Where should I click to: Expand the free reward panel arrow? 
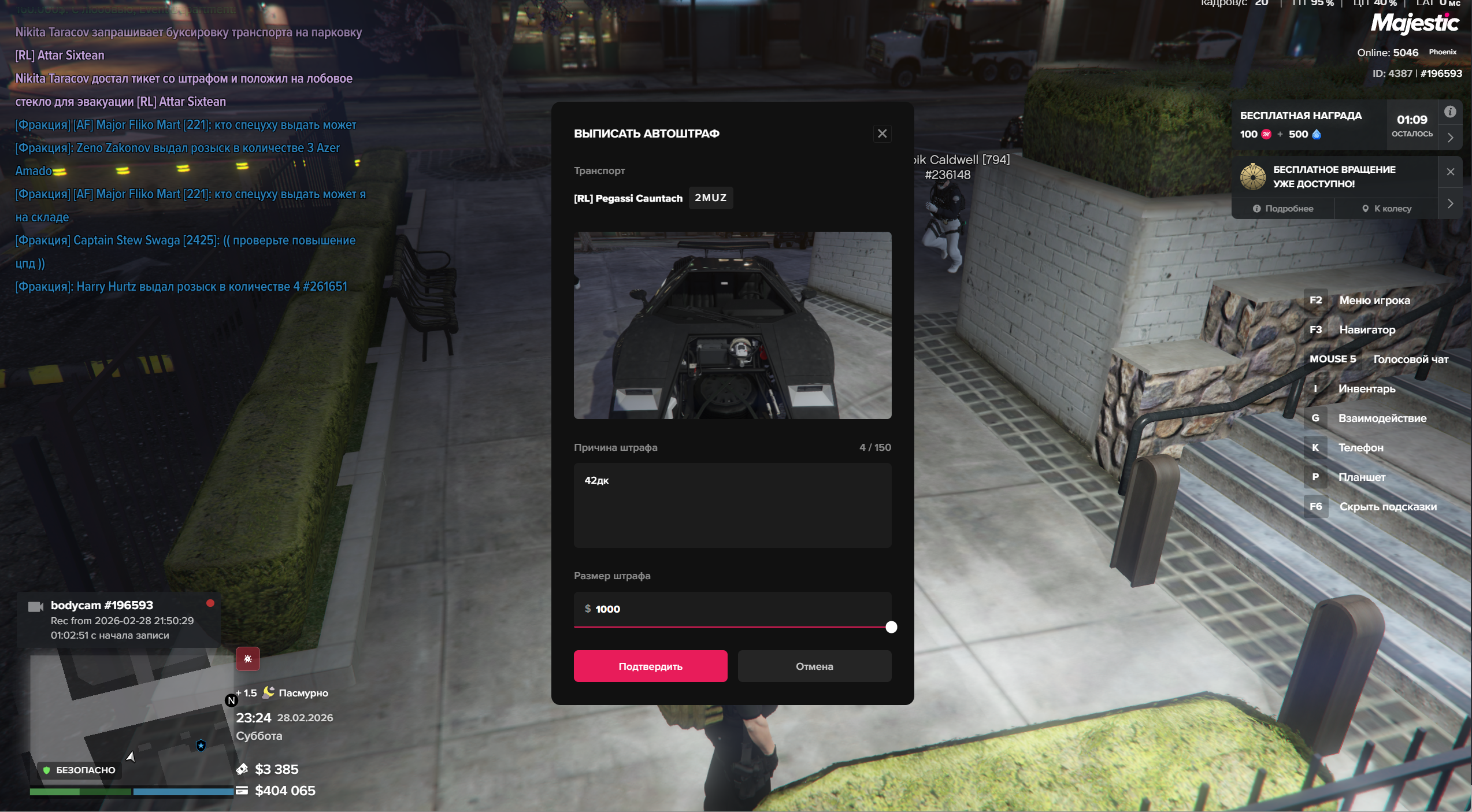(1450, 138)
